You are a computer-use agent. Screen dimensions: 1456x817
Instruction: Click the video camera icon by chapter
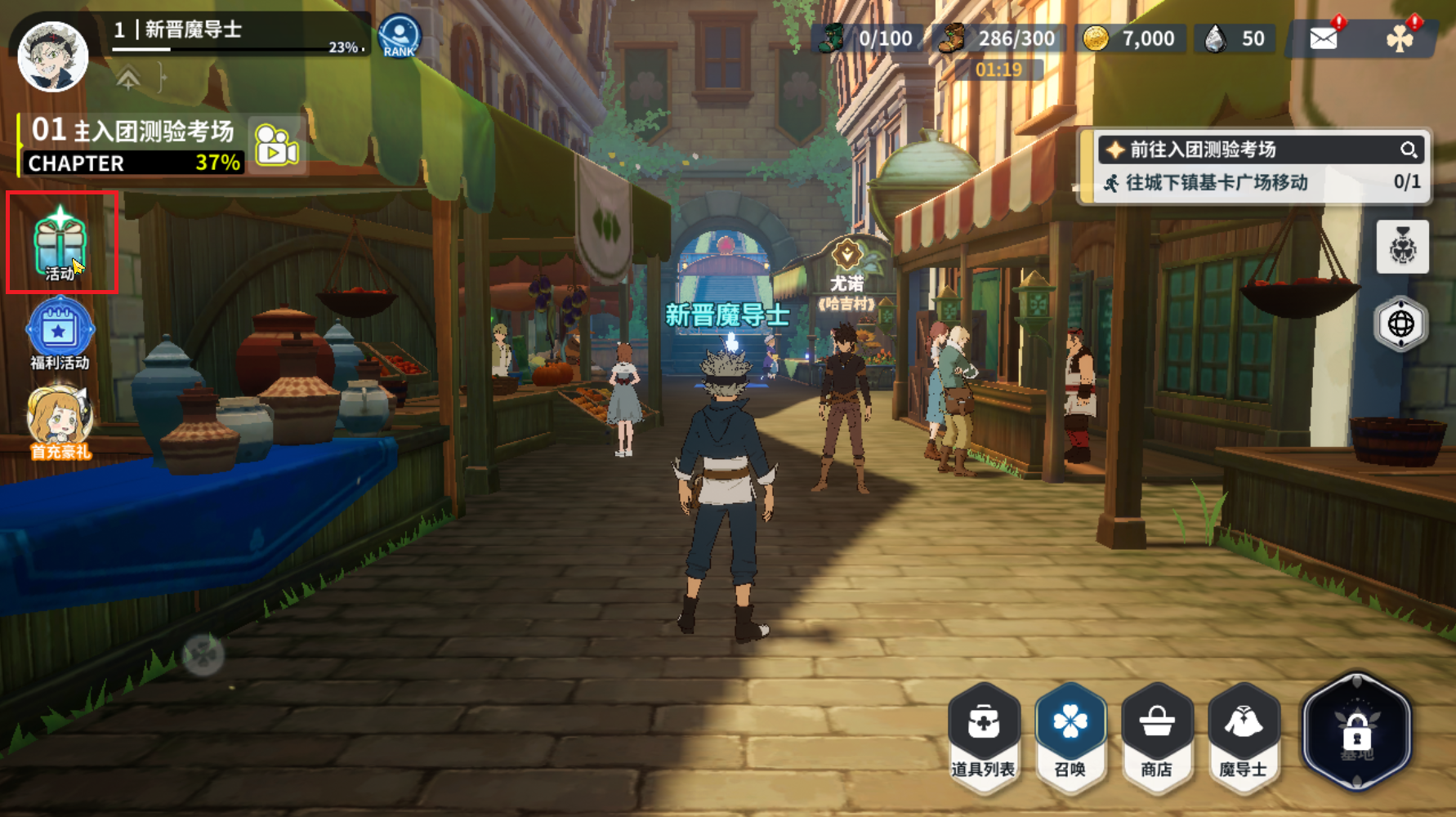coord(277,145)
